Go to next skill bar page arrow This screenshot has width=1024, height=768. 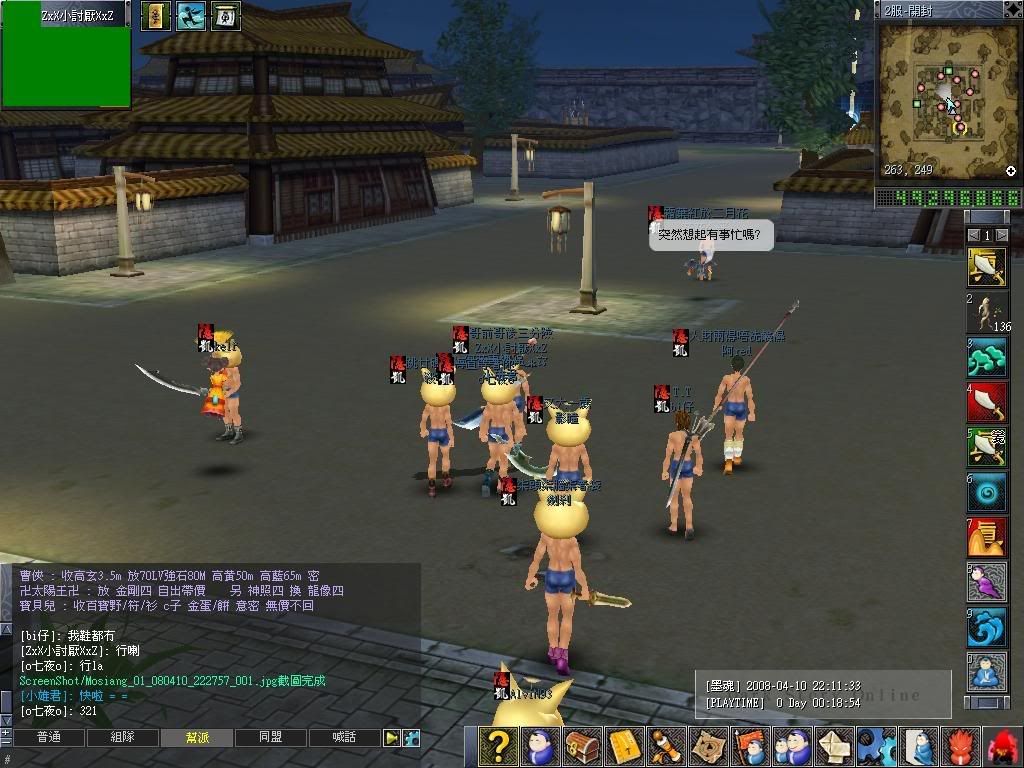point(1002,235)
